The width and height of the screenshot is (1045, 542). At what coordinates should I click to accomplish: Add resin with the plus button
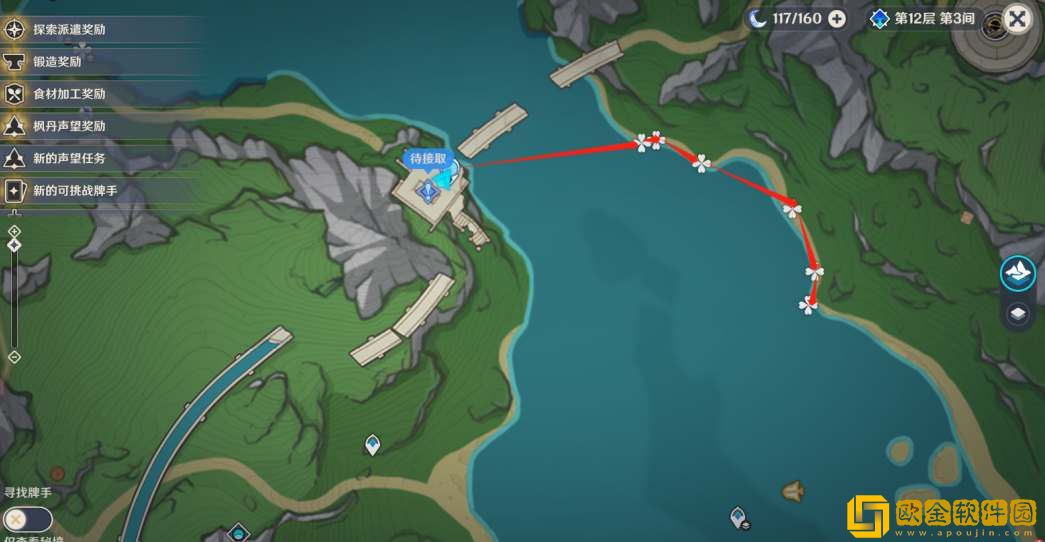(837, 19)
